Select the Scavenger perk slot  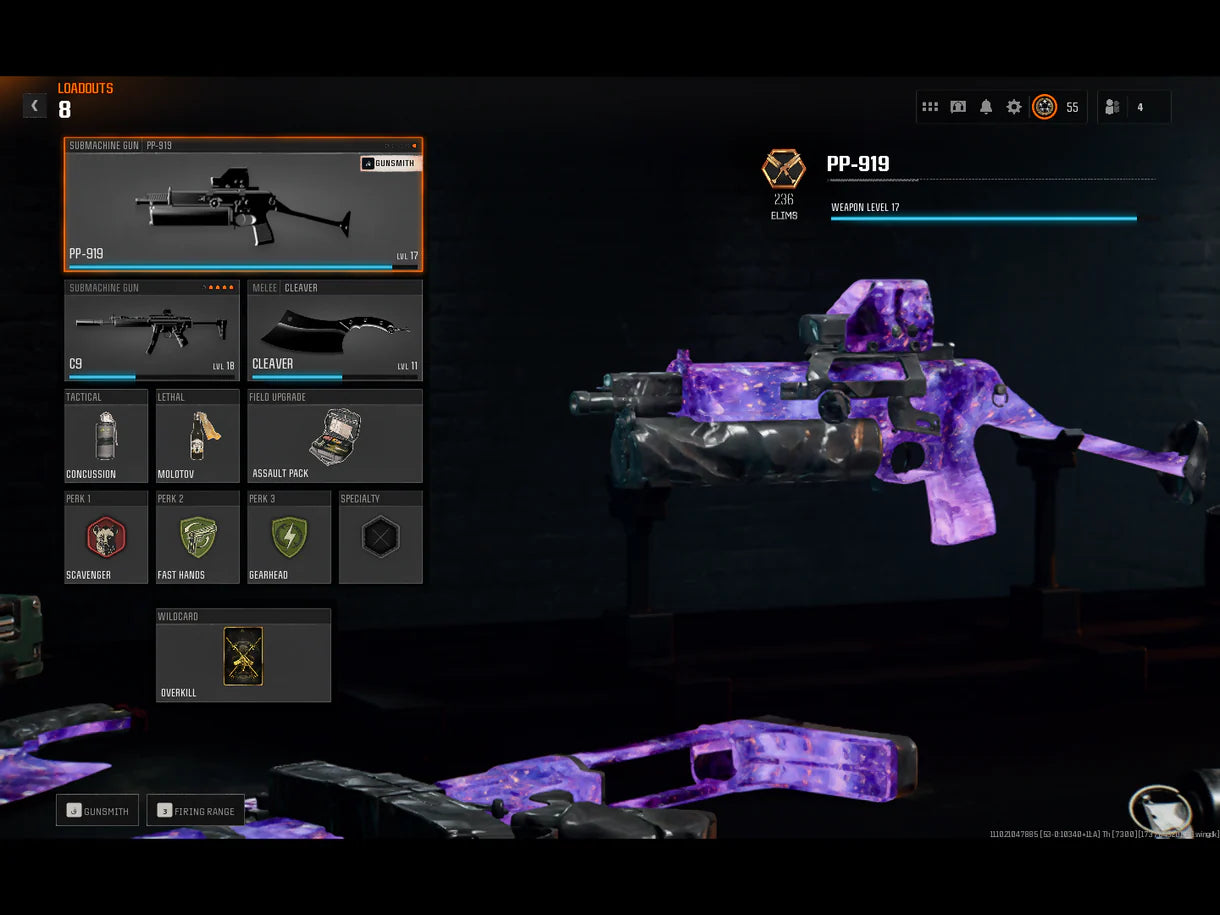(x=106, y=537)
